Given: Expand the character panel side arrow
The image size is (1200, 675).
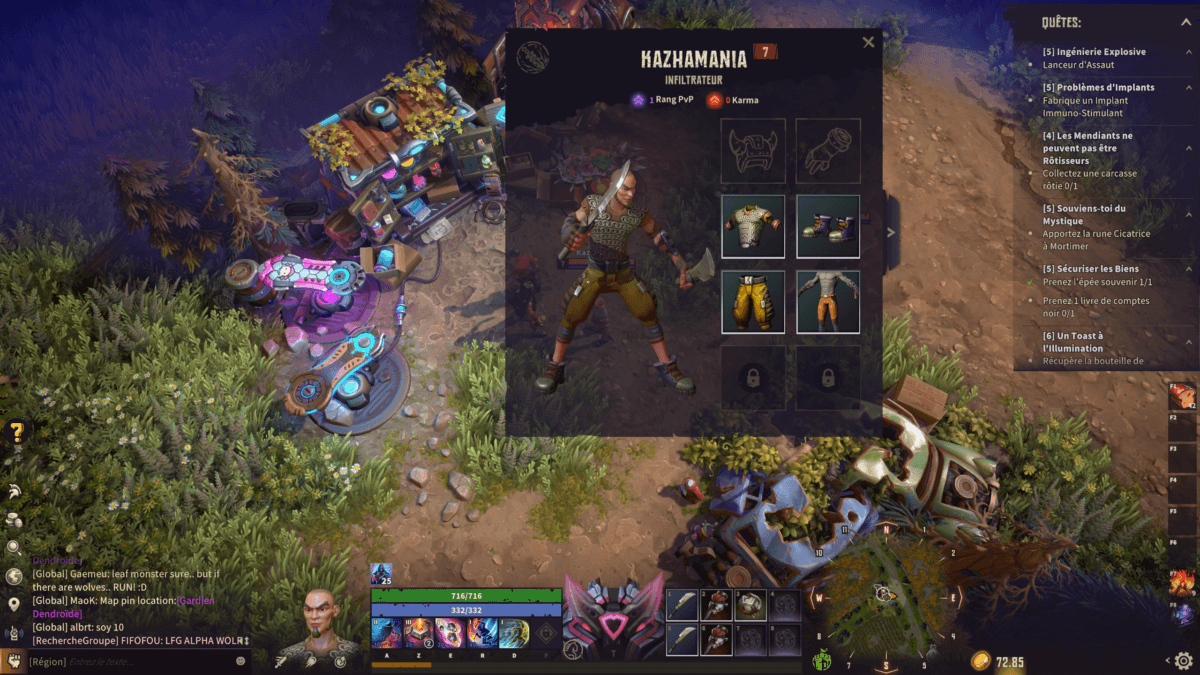Looking at the screenshot, I should coord(891,233).
